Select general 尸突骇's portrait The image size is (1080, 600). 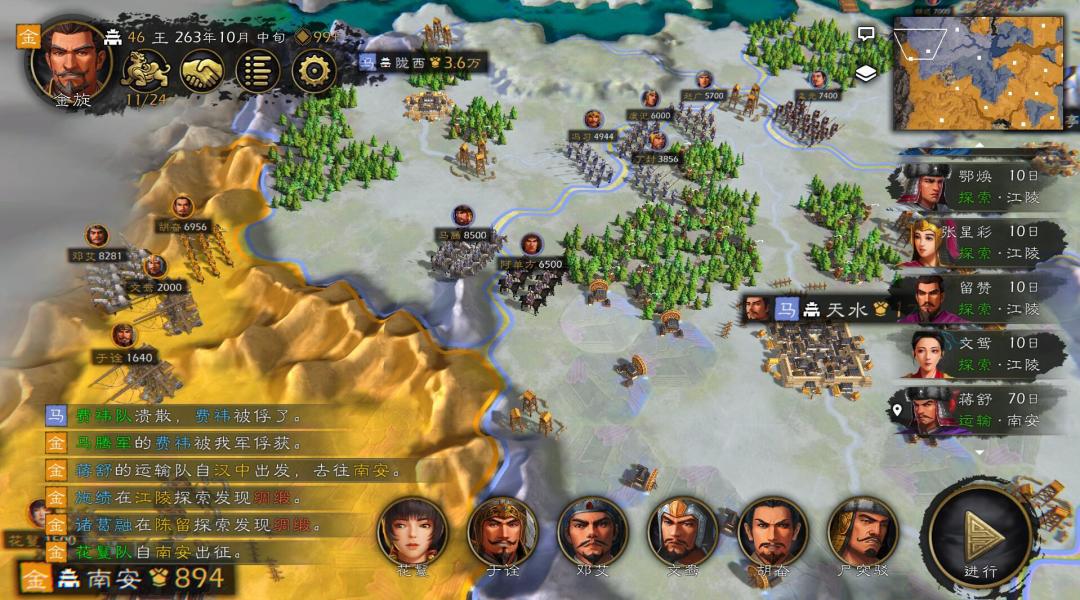click(x=862, y=532)
